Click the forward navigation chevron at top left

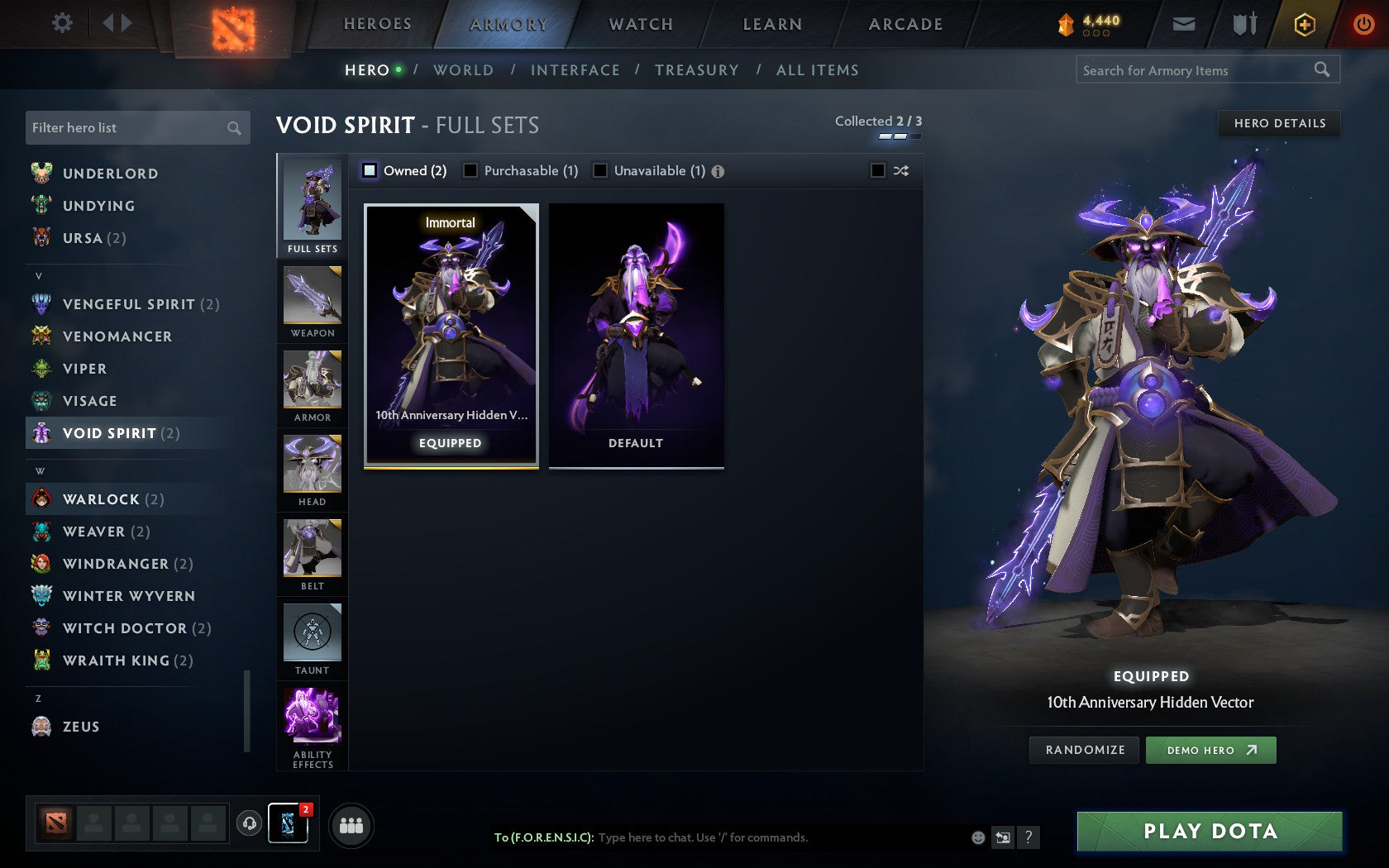tap(126, 23)
